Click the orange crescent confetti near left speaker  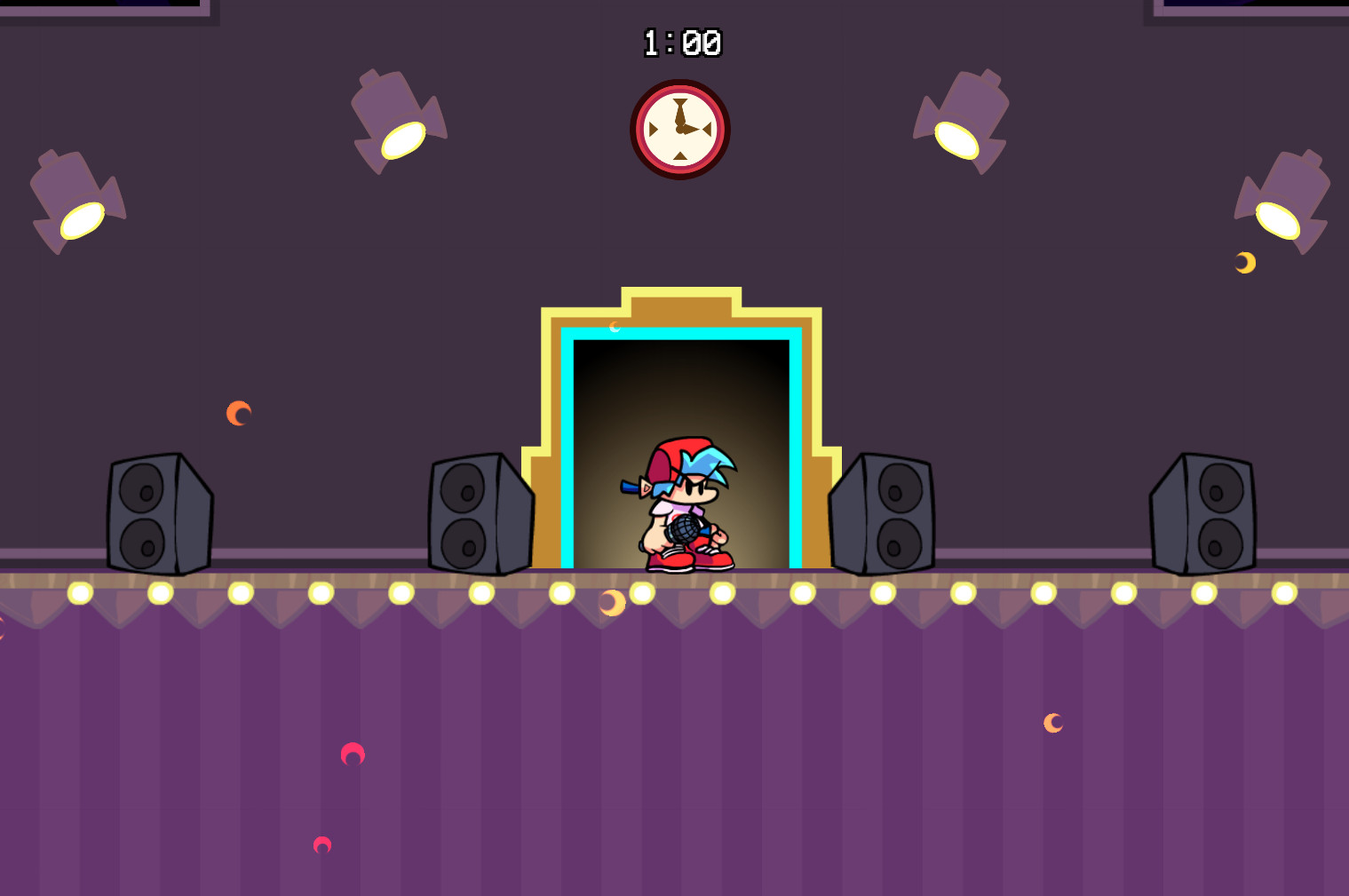pyautogui.click(x=239, y=411)
